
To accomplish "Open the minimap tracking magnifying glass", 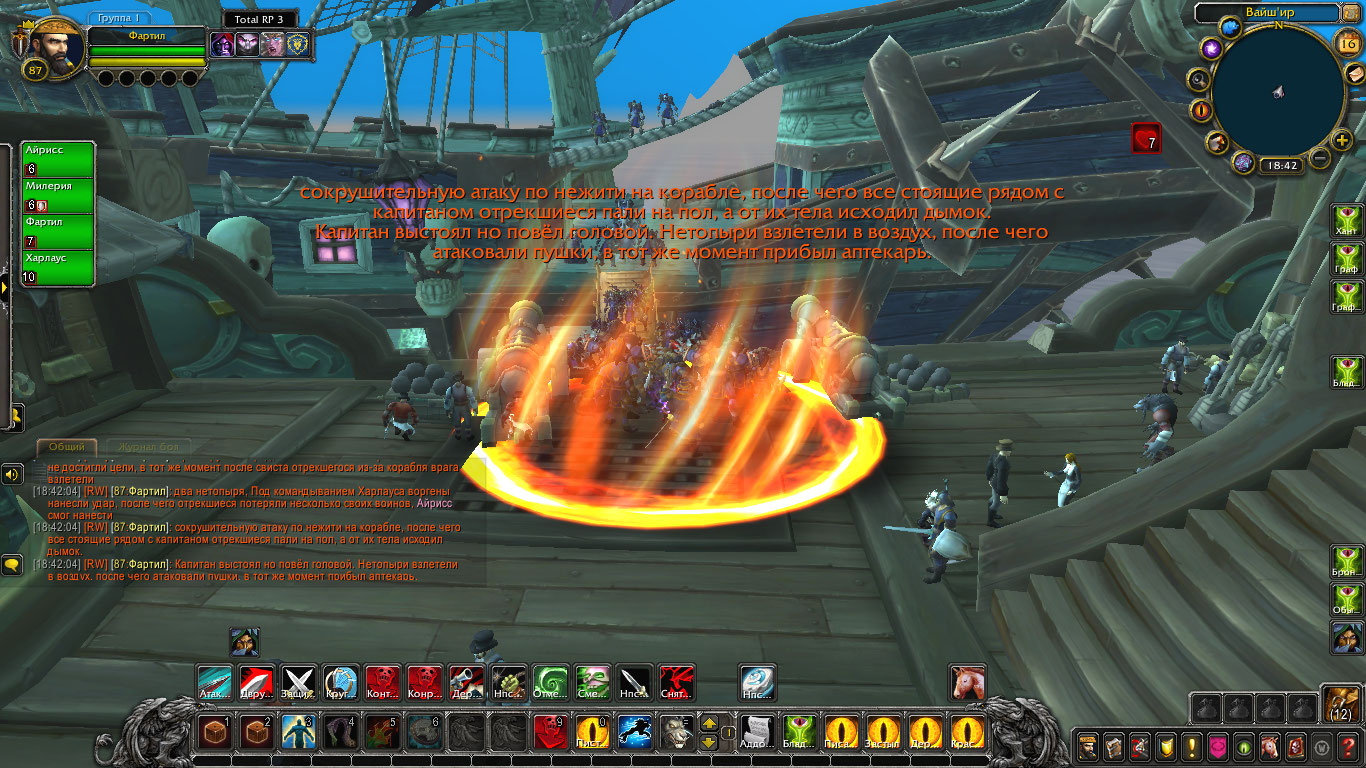I will [x=1197, y=78].
